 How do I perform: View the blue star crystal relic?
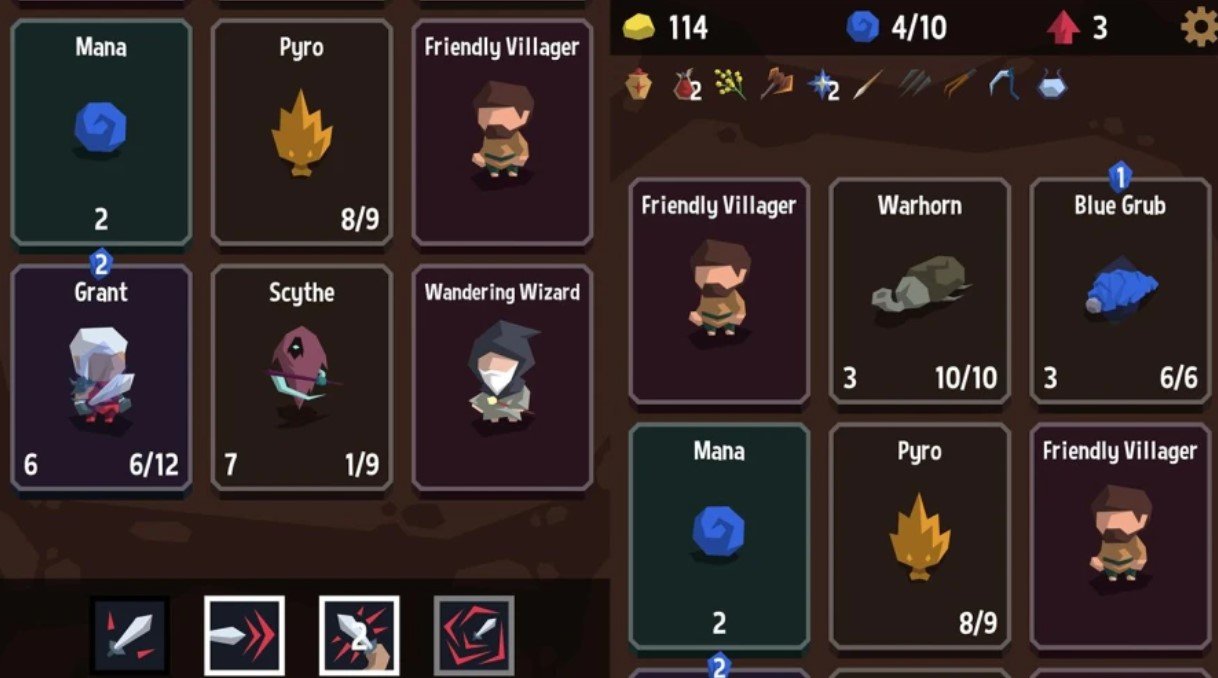pyautogui.click(x=823, y=85)
